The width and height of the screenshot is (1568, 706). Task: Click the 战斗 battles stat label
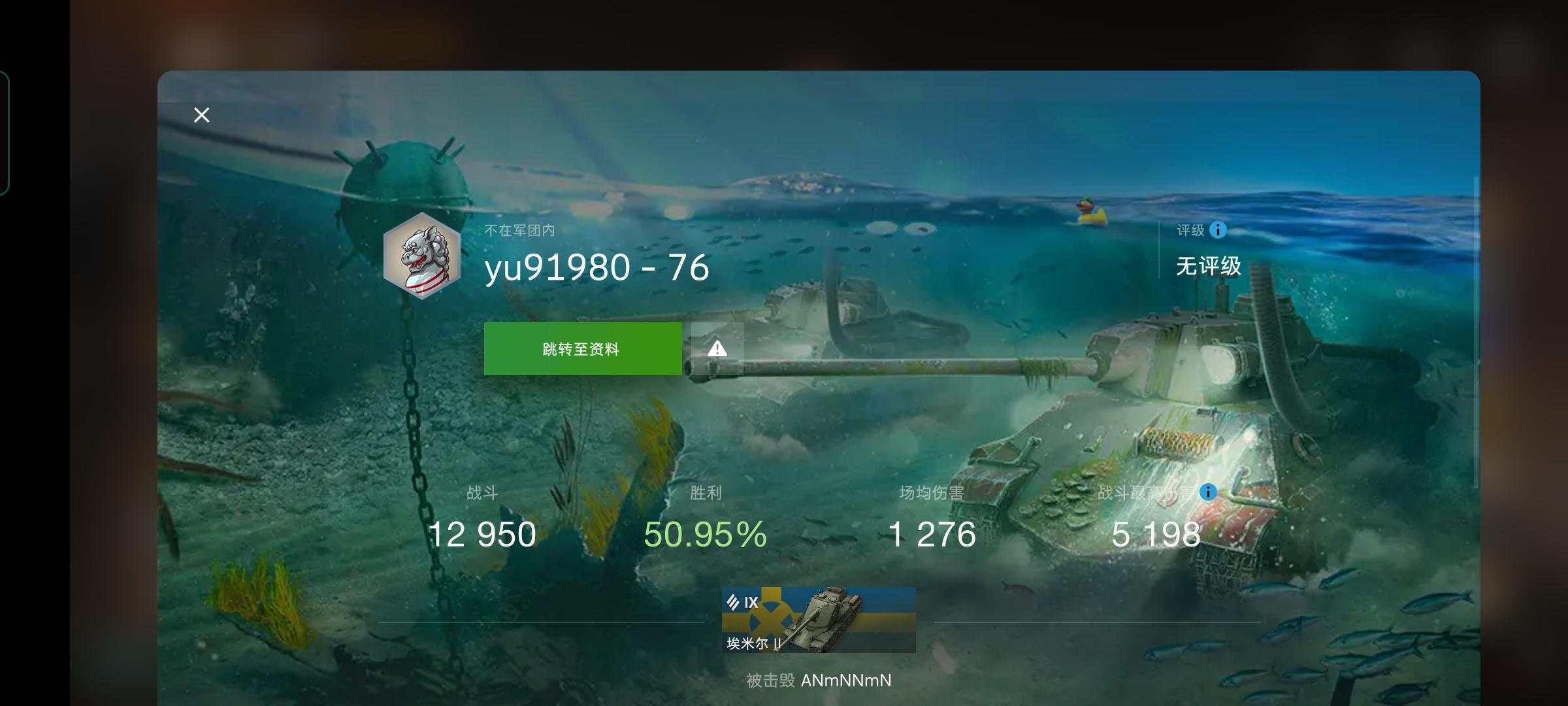click(483, 492)
